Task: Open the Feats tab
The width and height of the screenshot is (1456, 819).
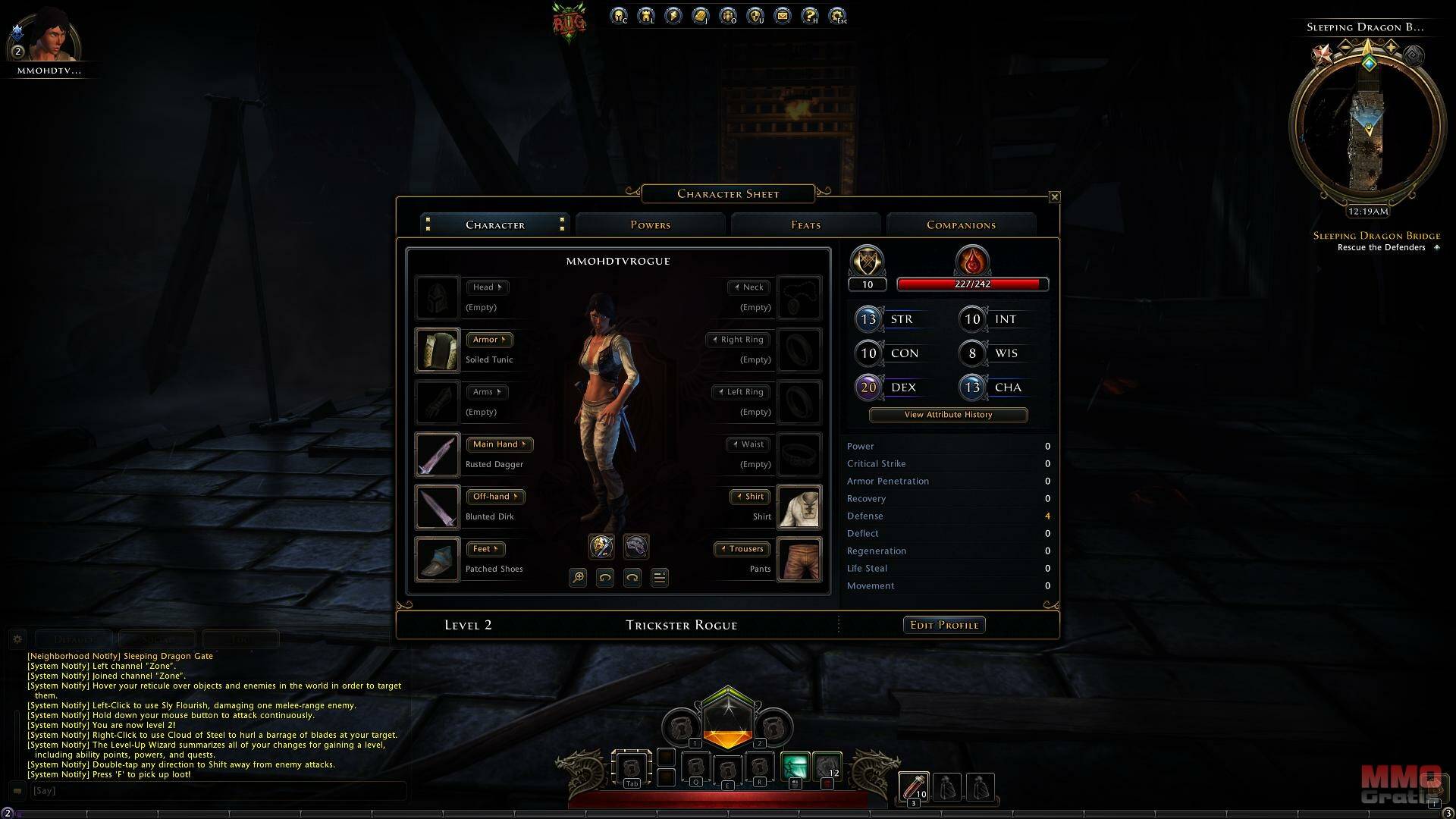Action: (x=805, y=225)
